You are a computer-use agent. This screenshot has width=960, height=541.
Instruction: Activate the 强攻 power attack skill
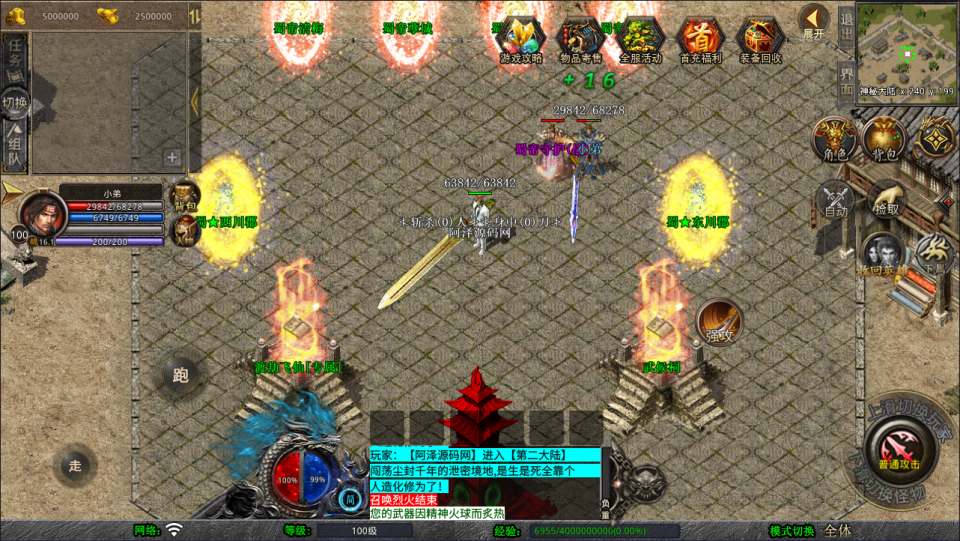719,320
